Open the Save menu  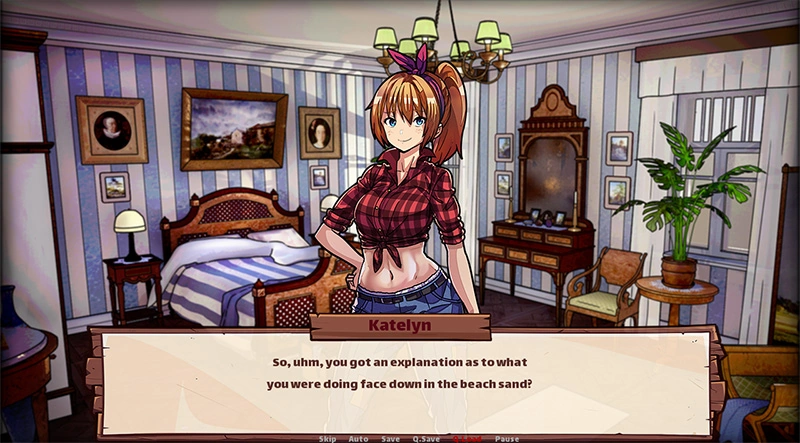click(x=390, y=438)
